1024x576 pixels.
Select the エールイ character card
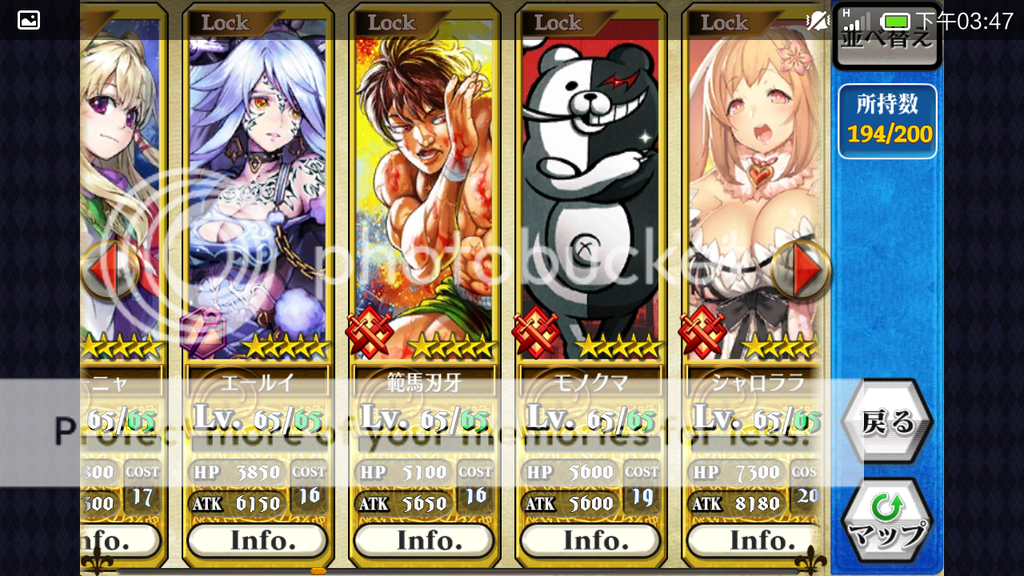tap(257, 190)
